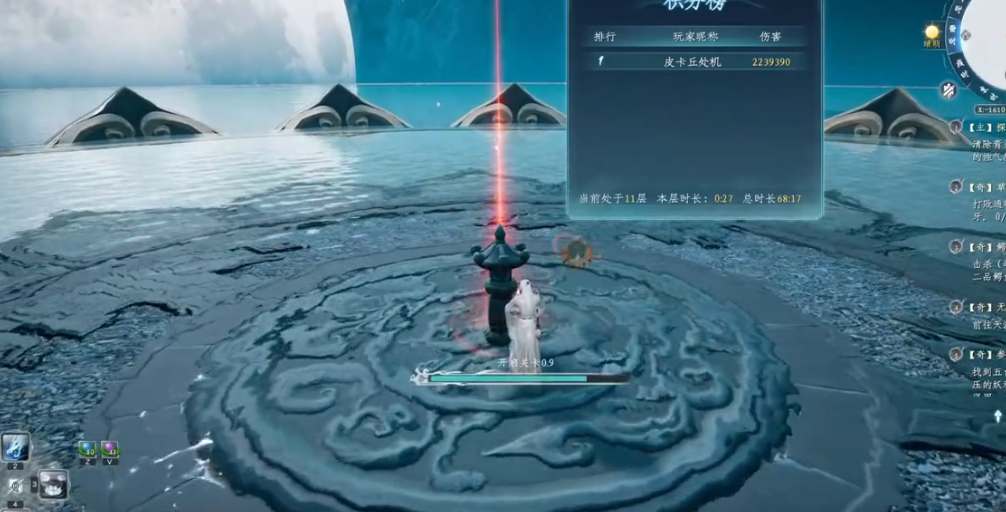Expand the quest list up arrow
The width and height of the screenshot is (1006, 512).
click(997, 415)
